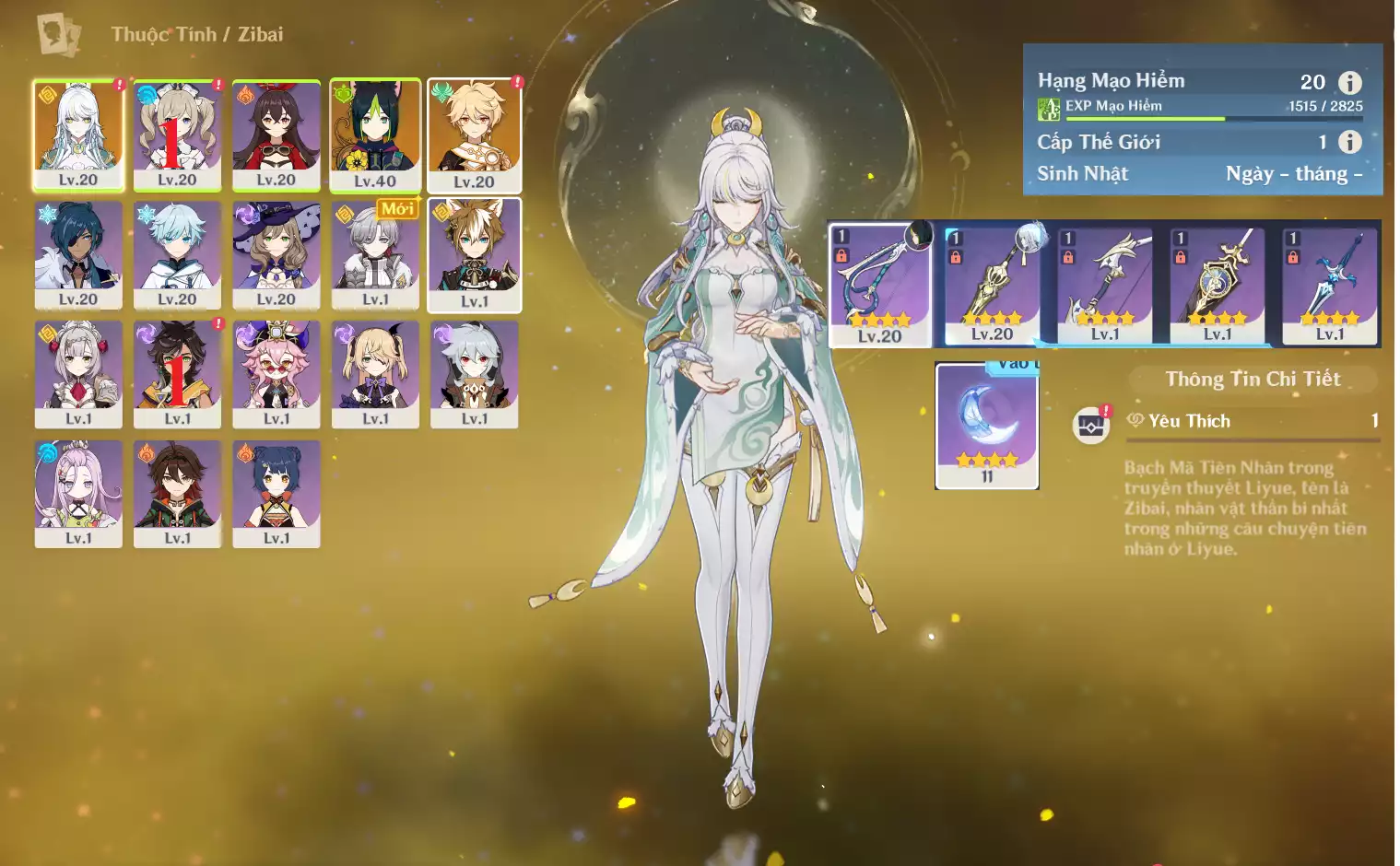Open the Thông Tin Chi Tiết details

coord(1252,380)
